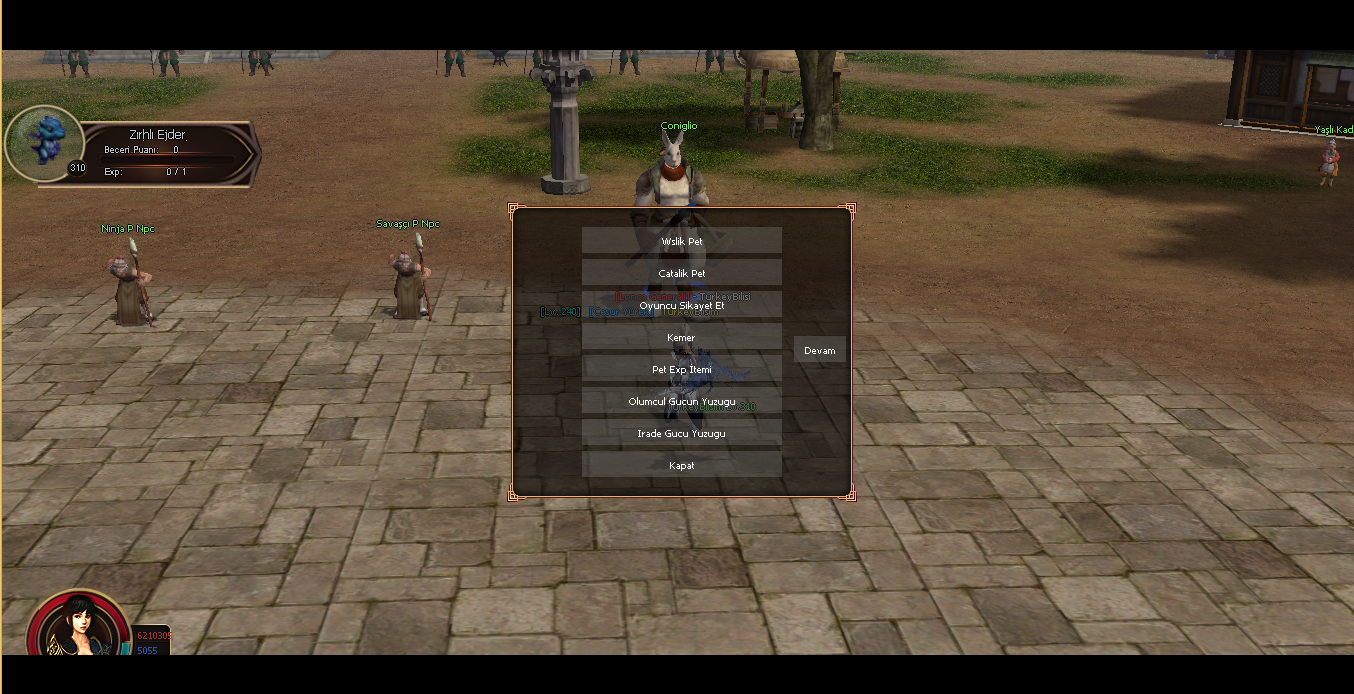This screenshot has height=694, width=1354.
Task: Select the Wslik Pet option
Action: click(681, 241)
